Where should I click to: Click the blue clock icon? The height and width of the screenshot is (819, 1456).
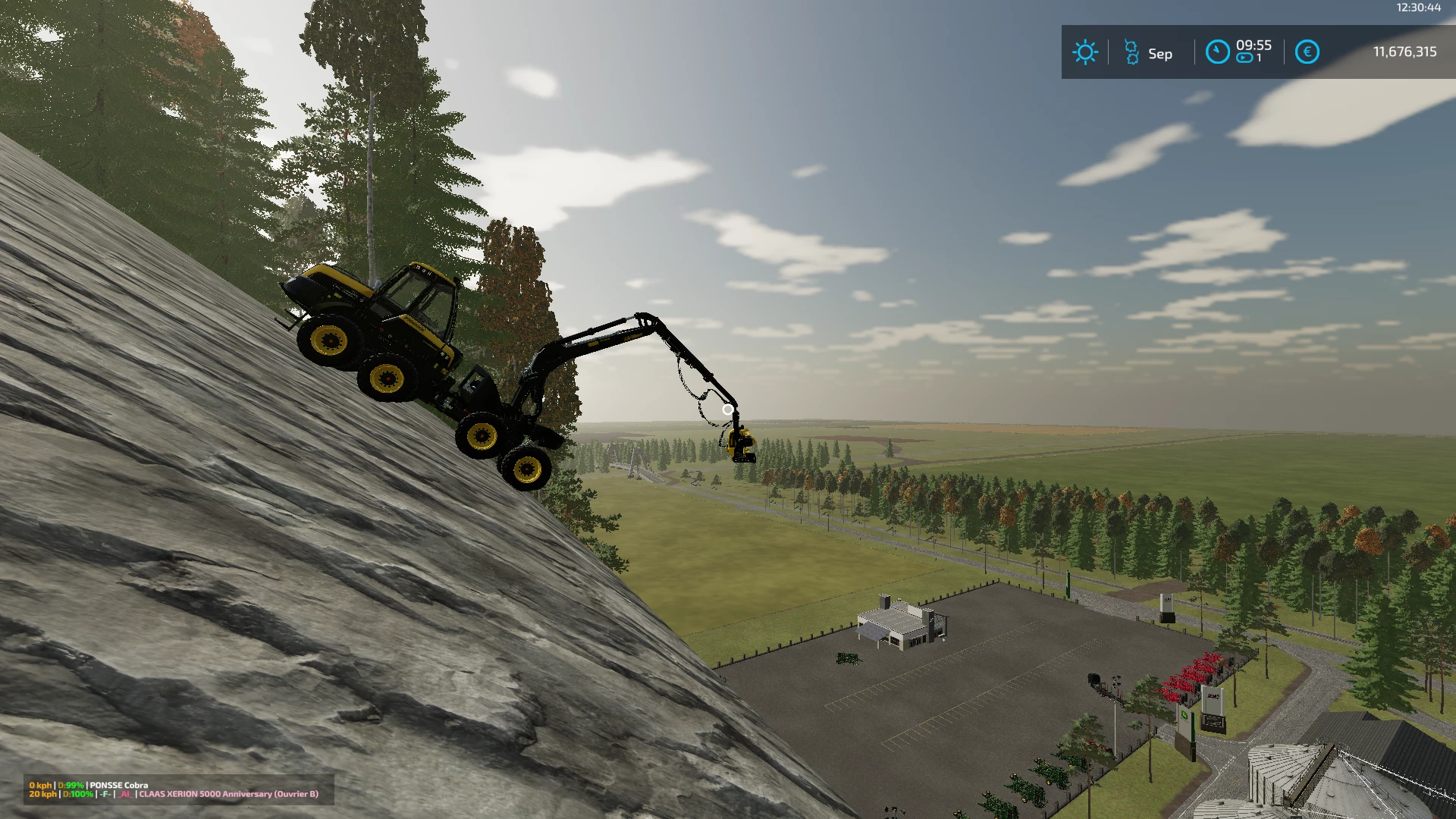click(1217, 52)
